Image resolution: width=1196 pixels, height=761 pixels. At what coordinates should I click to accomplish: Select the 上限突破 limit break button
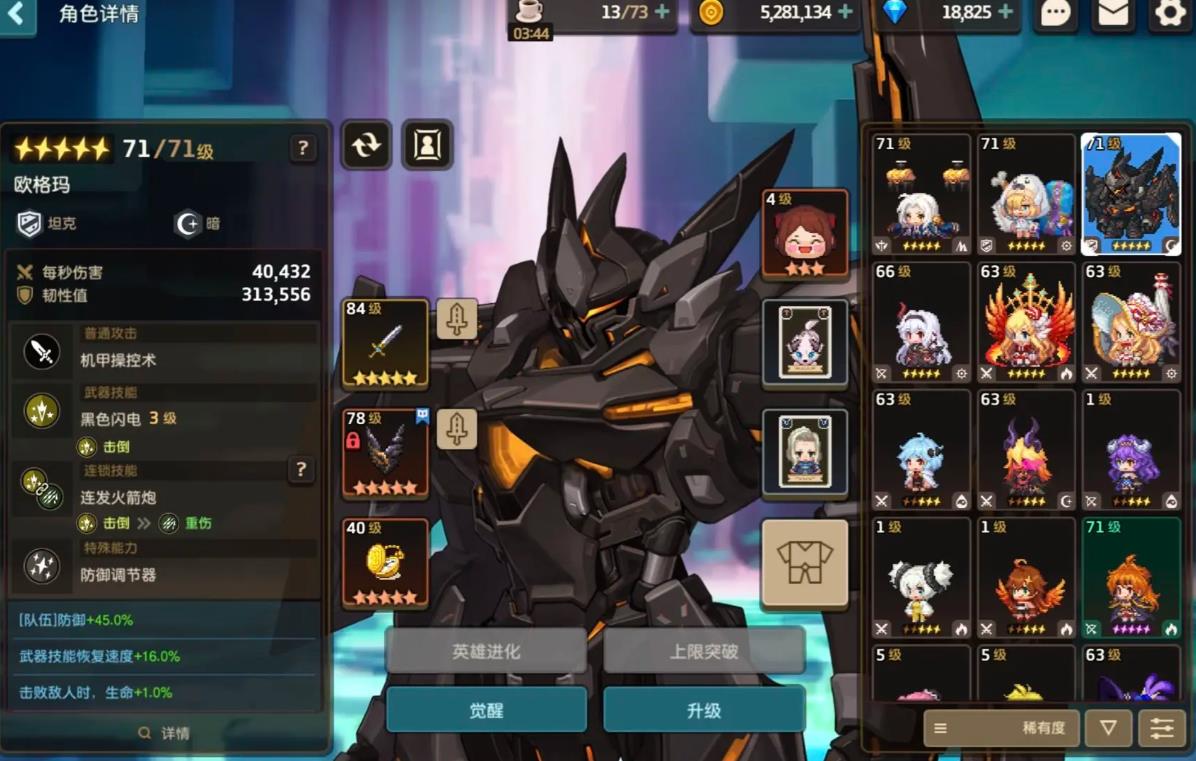(704, 652)
